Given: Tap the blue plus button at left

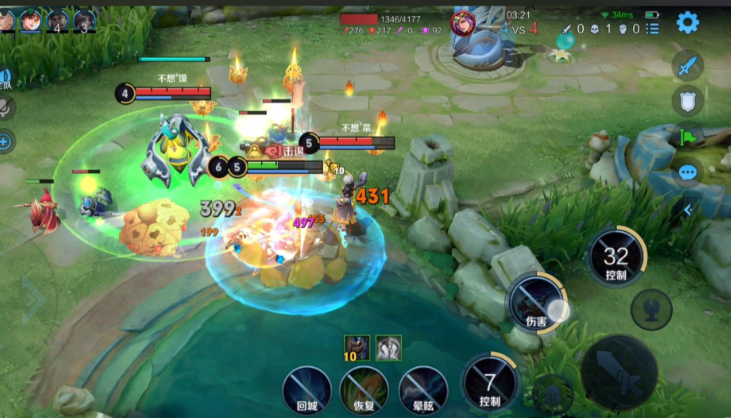Looking at the screenshot, I should pos(5,141).
